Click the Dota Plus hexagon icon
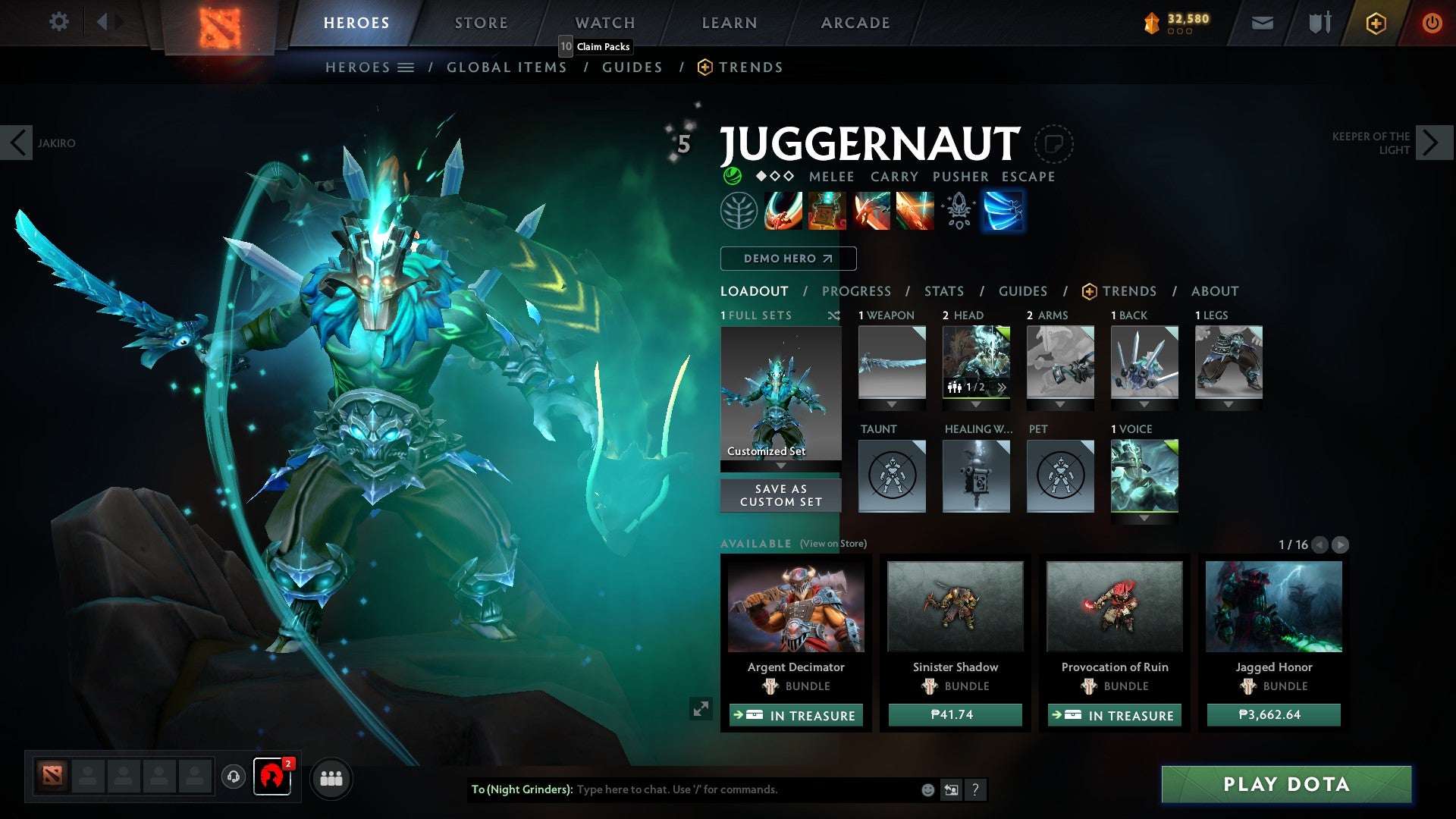This screenshot has height=819, width=1456. pos(1375,23)
